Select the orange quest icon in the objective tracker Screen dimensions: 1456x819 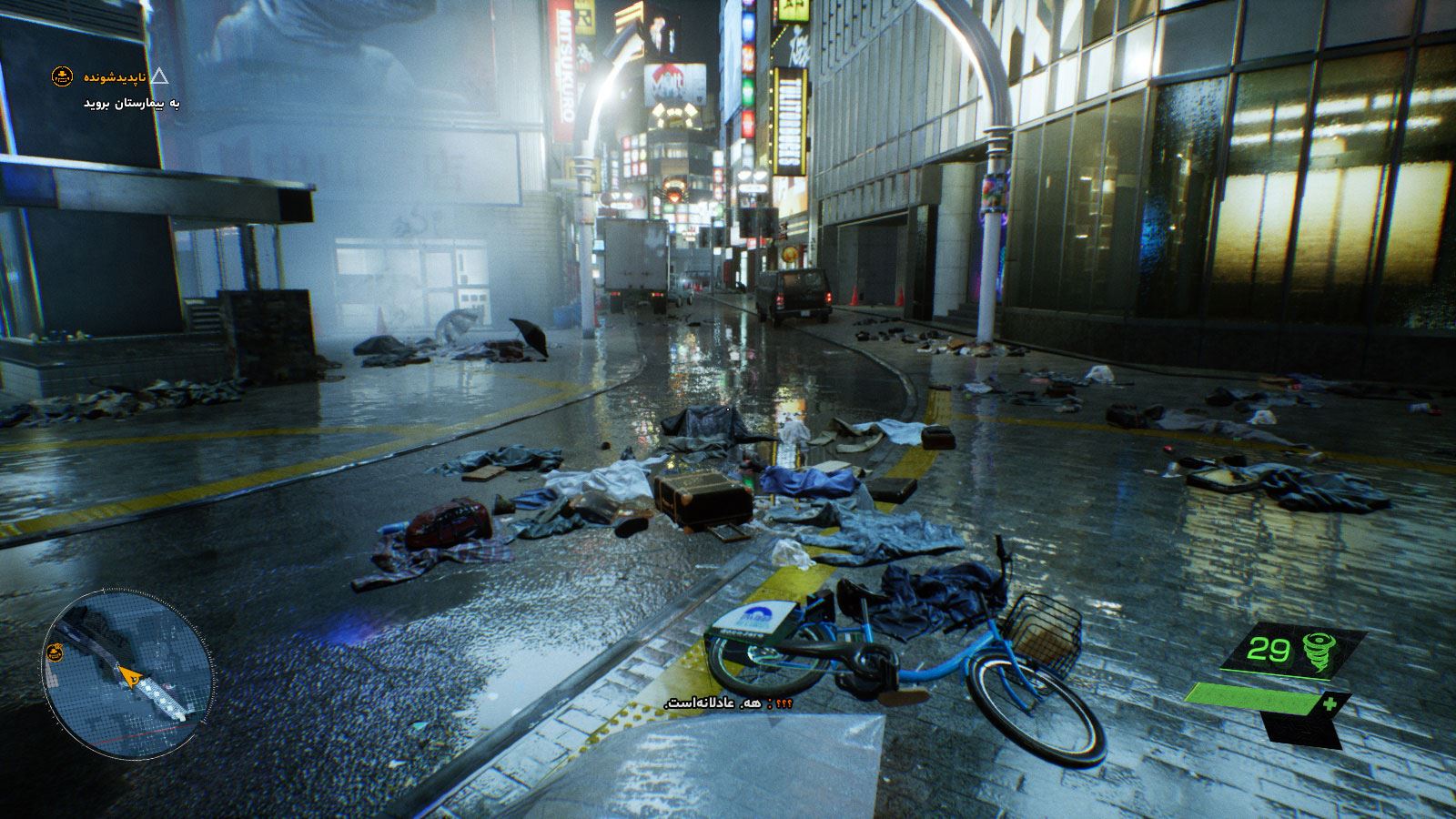click(x=62, y=77)
